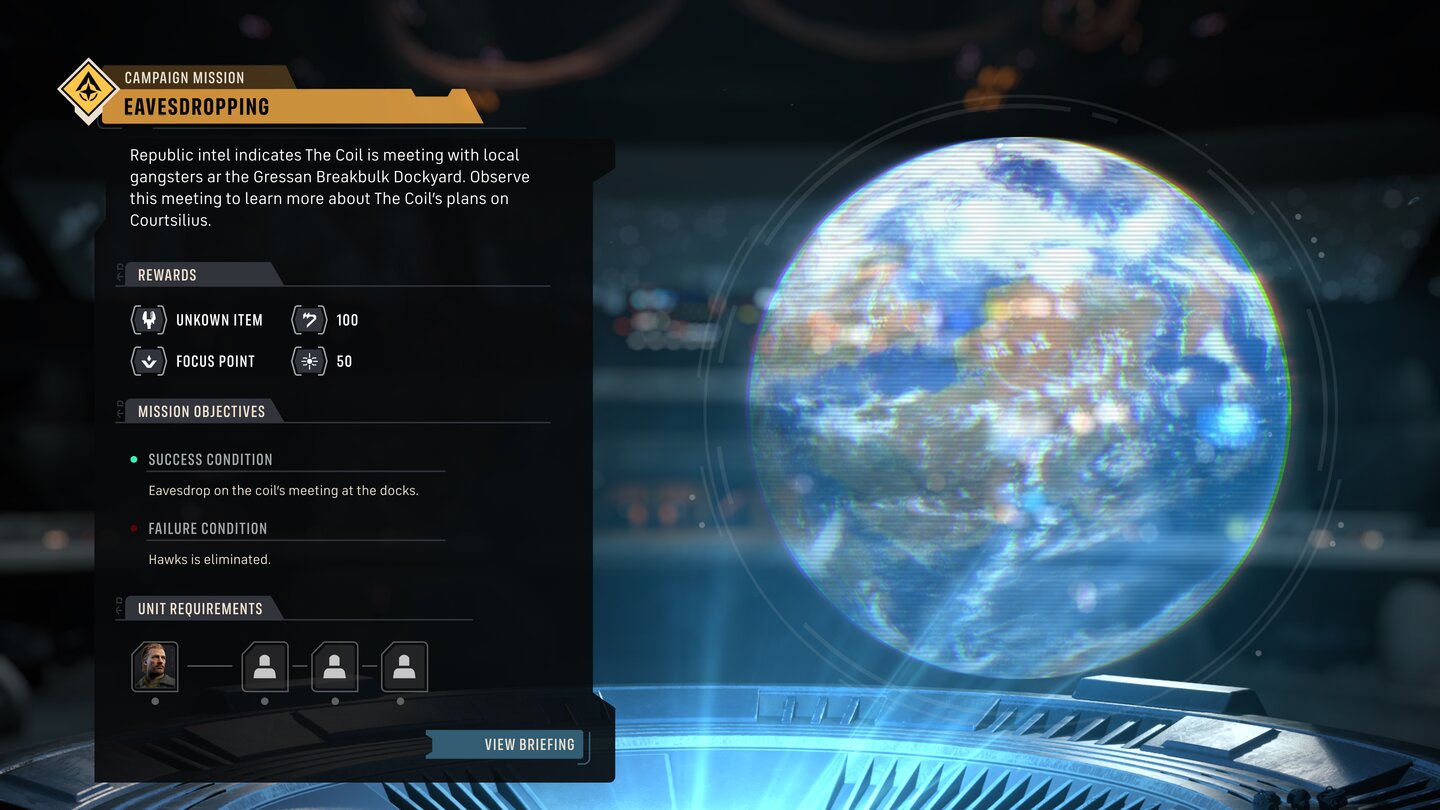Viewport: 1440px width, 810px height.
Task: Click the second empty unit slot silhouette
Action: point(334,667)
